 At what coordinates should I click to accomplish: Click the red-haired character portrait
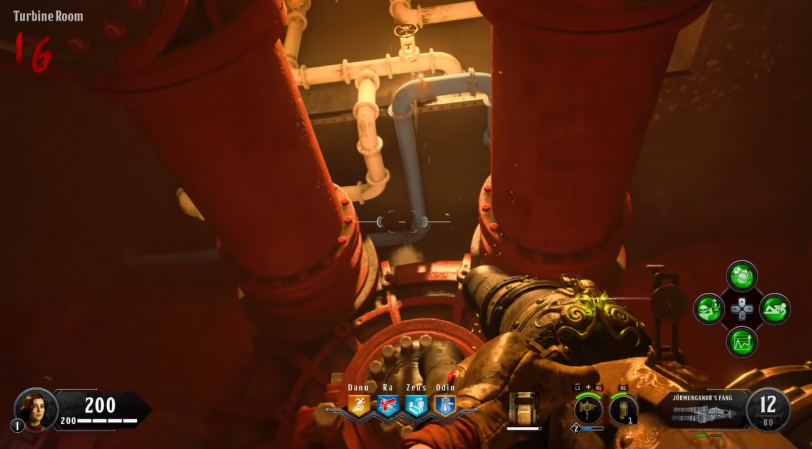tap(35, 408)
